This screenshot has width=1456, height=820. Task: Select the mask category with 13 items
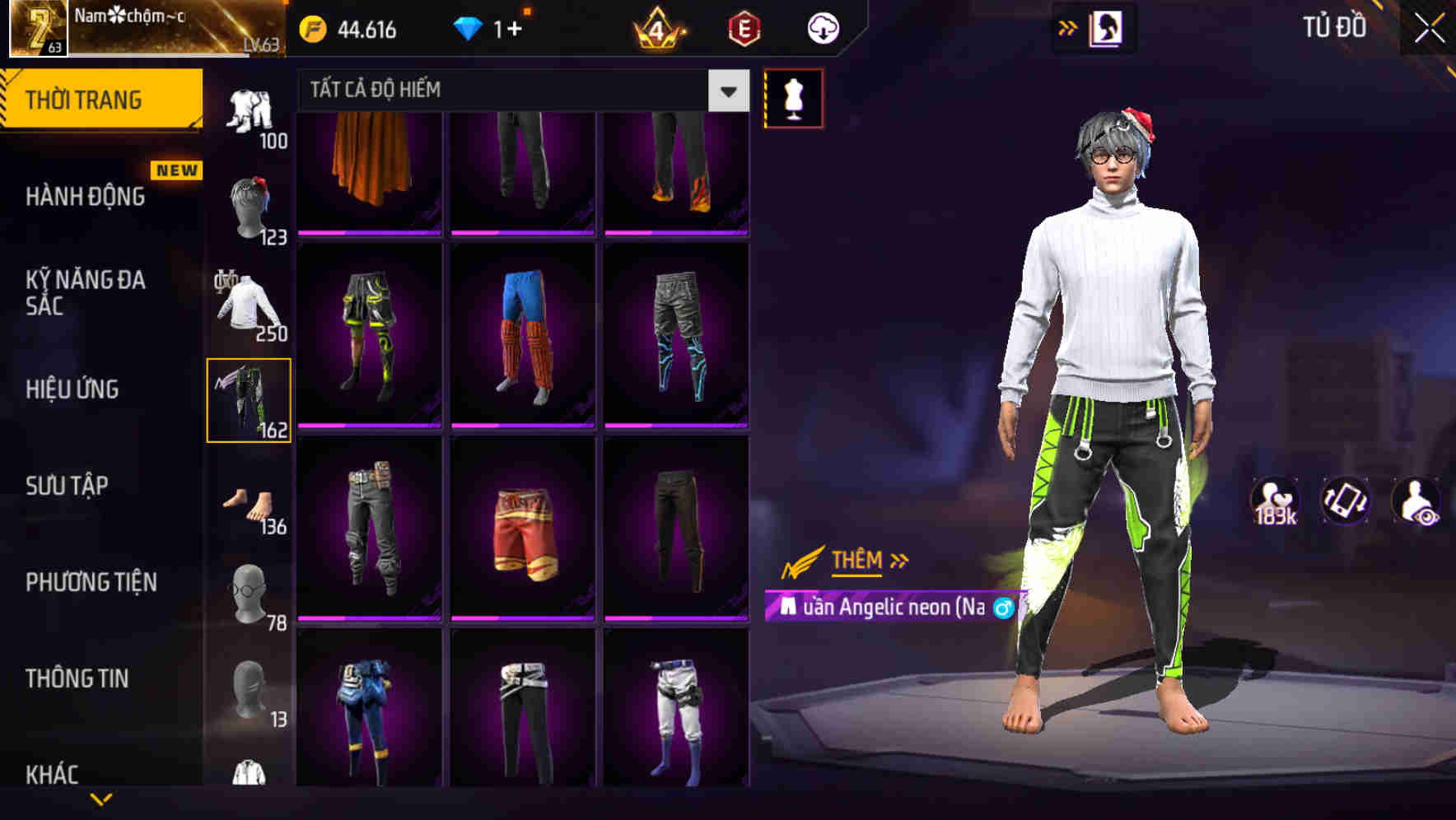(x=250, y=692)
